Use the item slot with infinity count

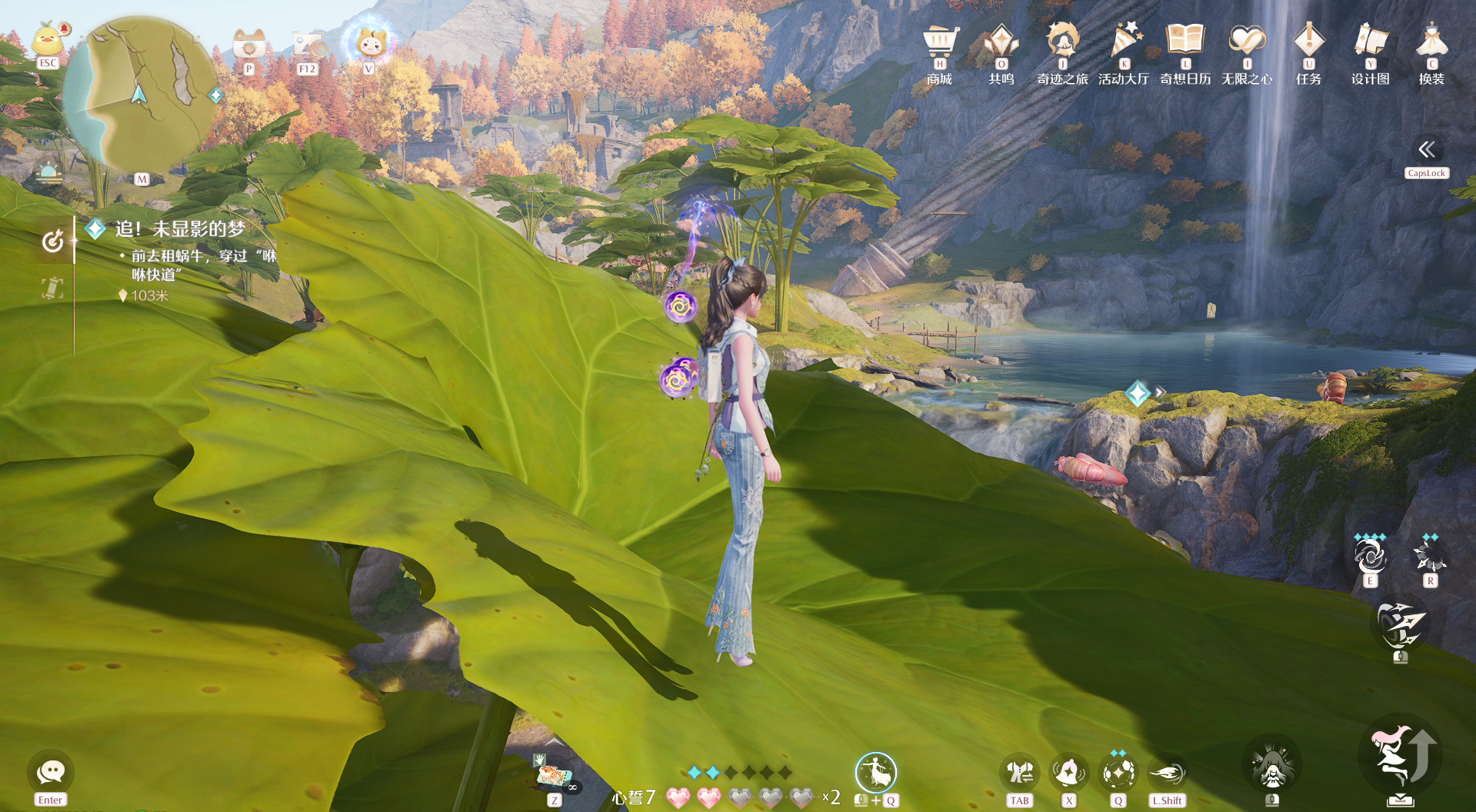553,777
